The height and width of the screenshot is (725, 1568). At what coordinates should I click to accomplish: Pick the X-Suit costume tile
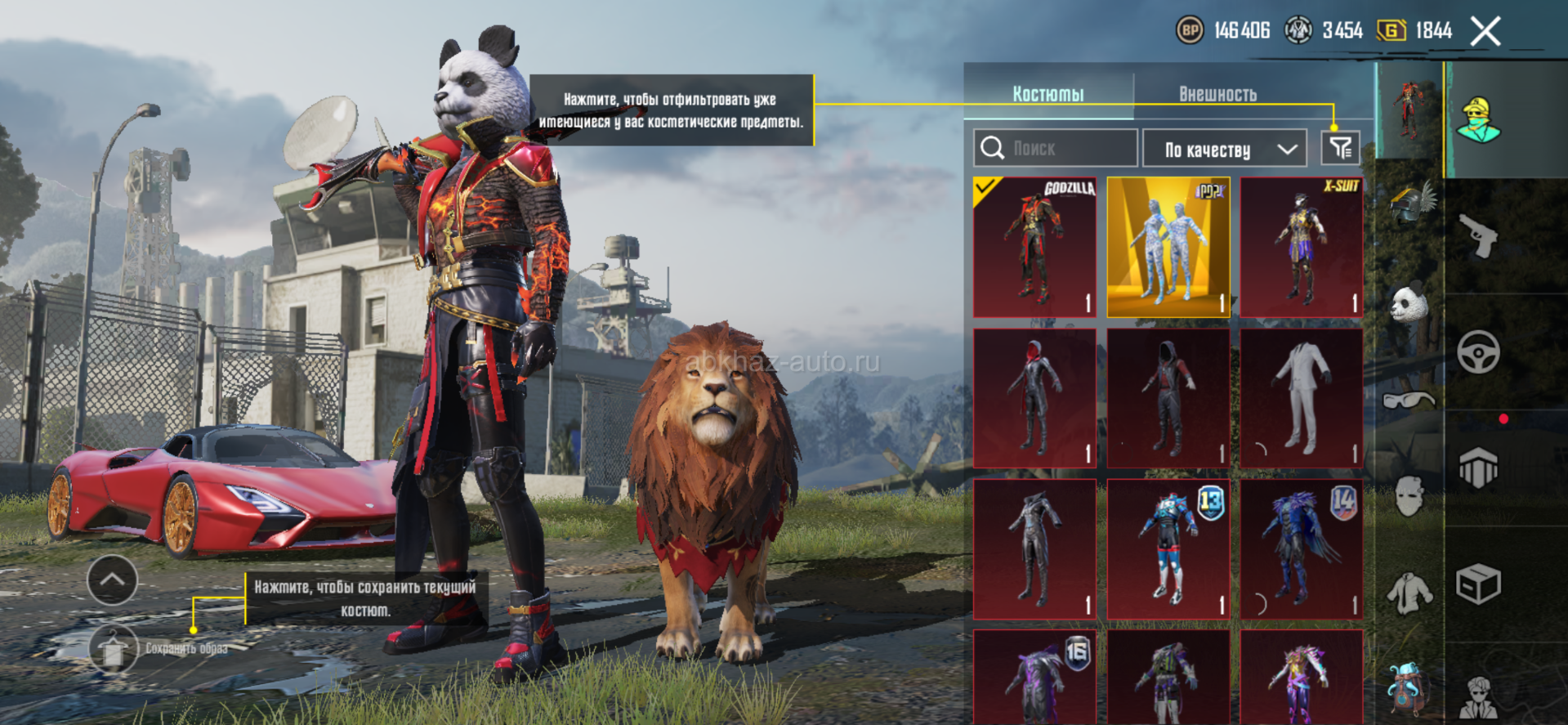(1301, 247)
